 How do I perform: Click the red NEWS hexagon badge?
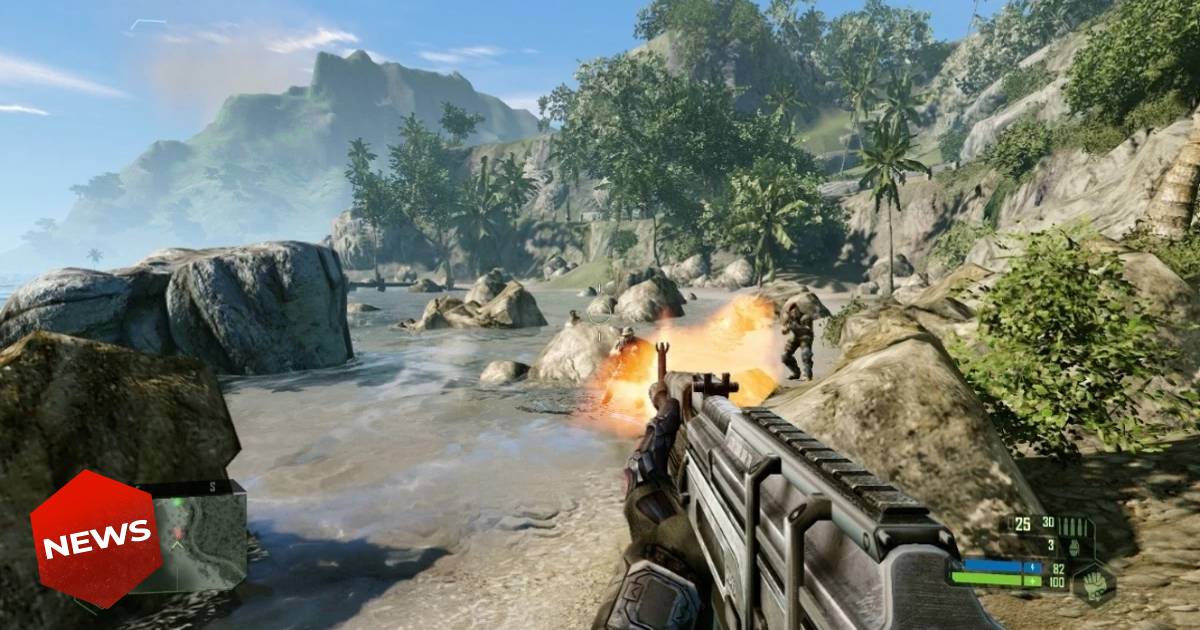pos(96,538)
